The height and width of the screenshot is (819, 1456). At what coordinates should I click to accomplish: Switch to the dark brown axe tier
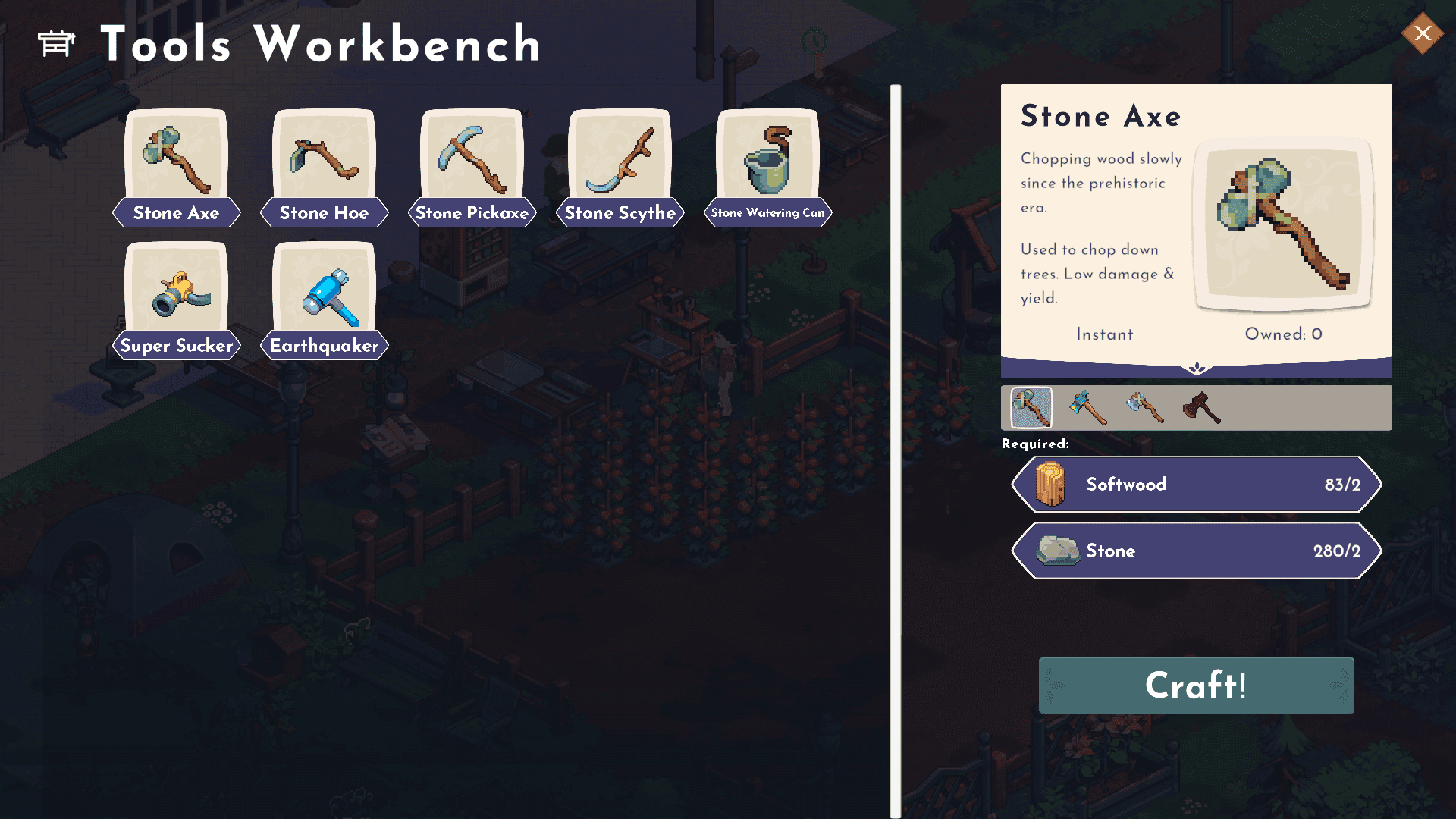coord(1201,408)
